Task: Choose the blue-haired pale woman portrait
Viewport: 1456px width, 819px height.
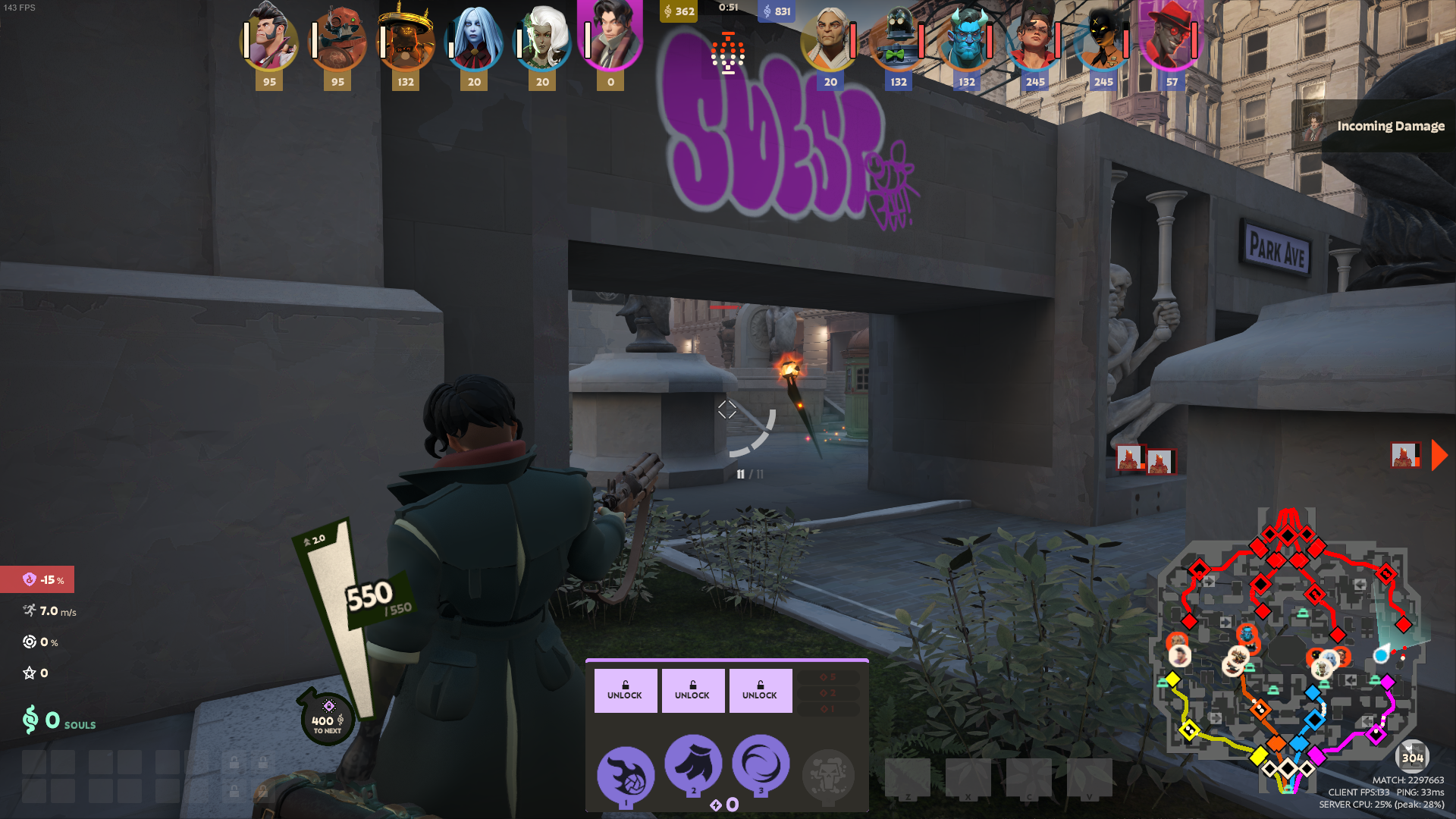Action: (474, 39)
